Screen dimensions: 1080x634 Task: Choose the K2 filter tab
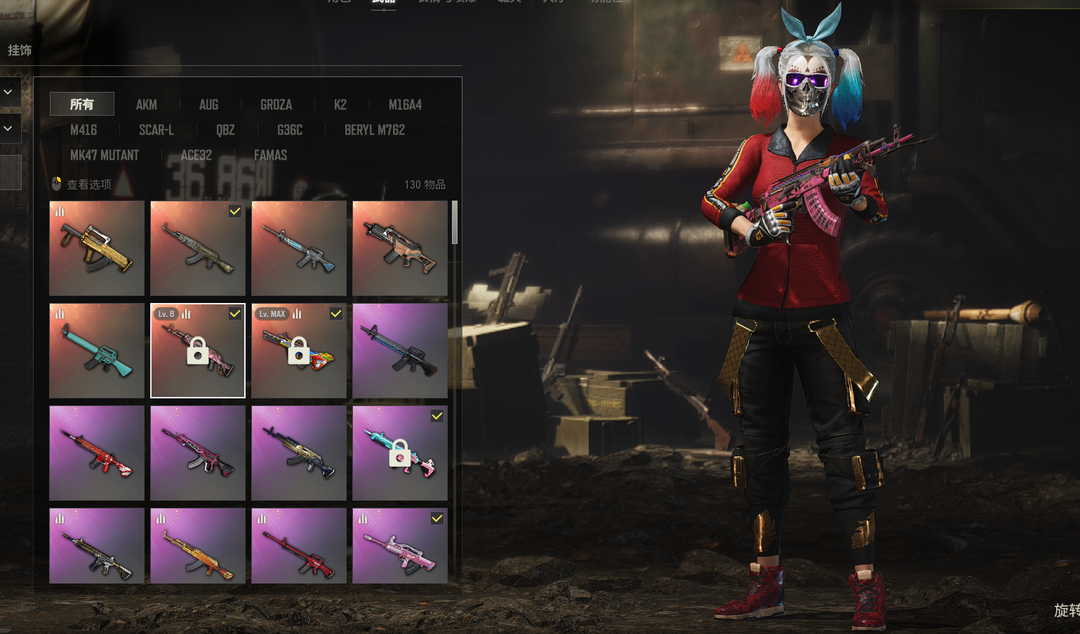pos(340,104)
